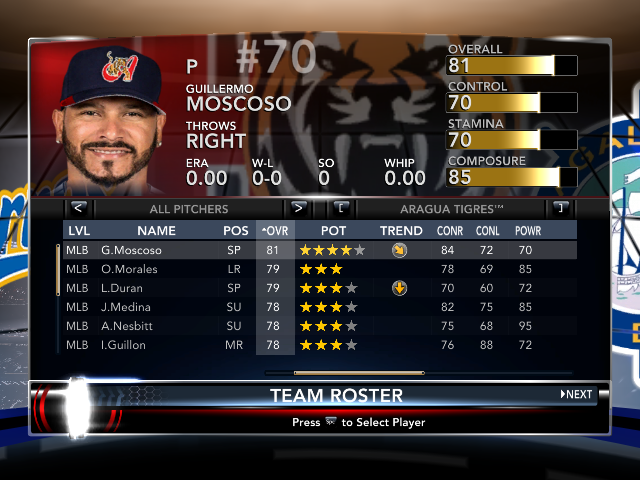Go to the NEXT screen
This screenshot has height=480, width=640.
[577, 394]
